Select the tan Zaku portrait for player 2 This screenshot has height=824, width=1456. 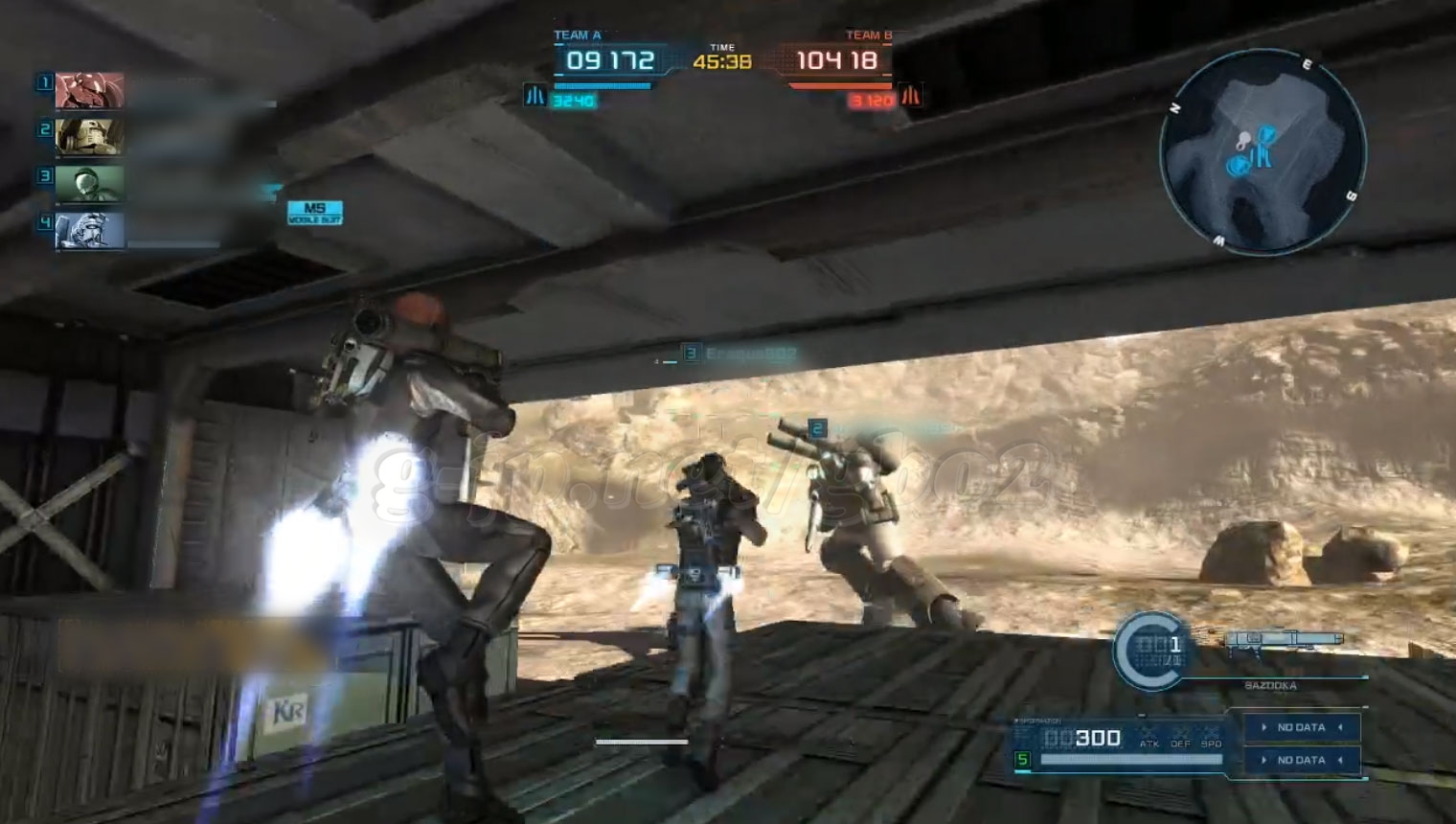click(x=89, y=137)
